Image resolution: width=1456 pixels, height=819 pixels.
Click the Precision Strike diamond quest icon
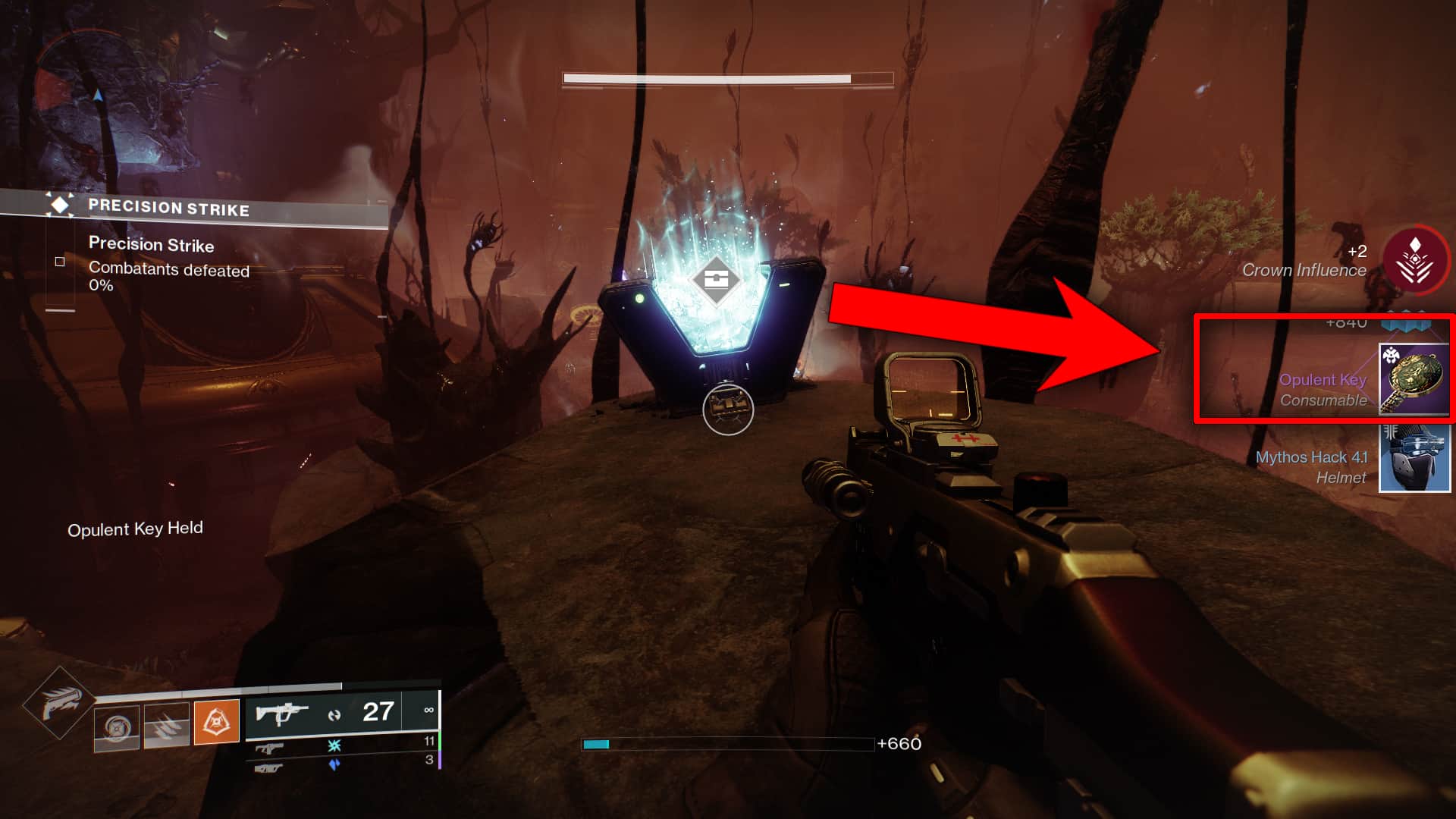tap(58, 204)
